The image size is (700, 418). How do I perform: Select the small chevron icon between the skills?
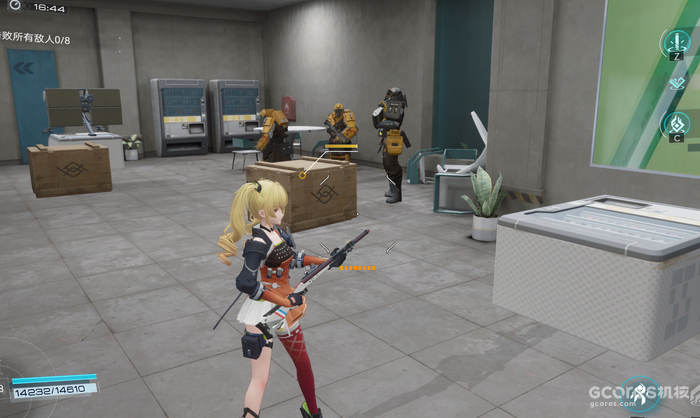tap(676, 83)
